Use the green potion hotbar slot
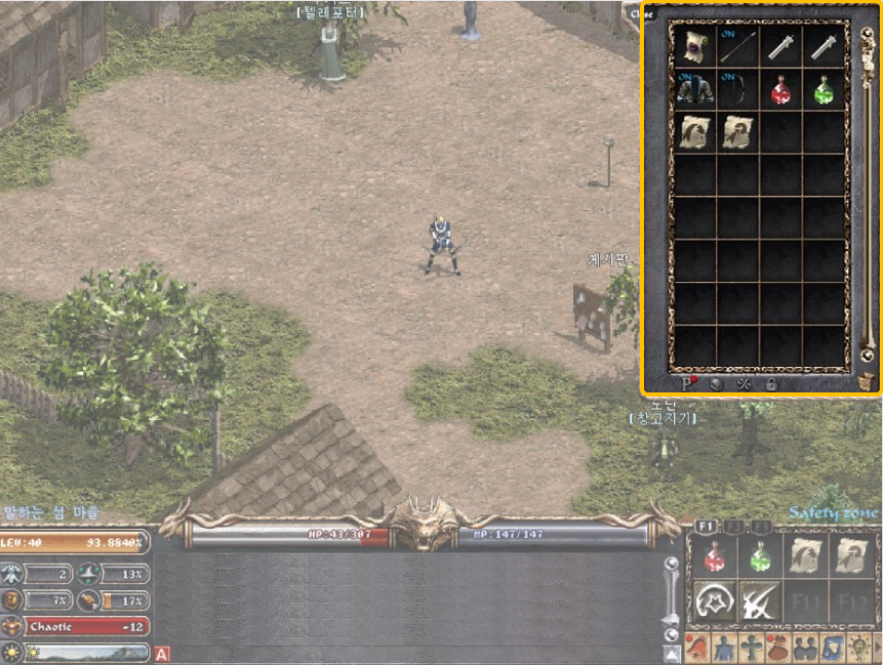 point(760,556)
